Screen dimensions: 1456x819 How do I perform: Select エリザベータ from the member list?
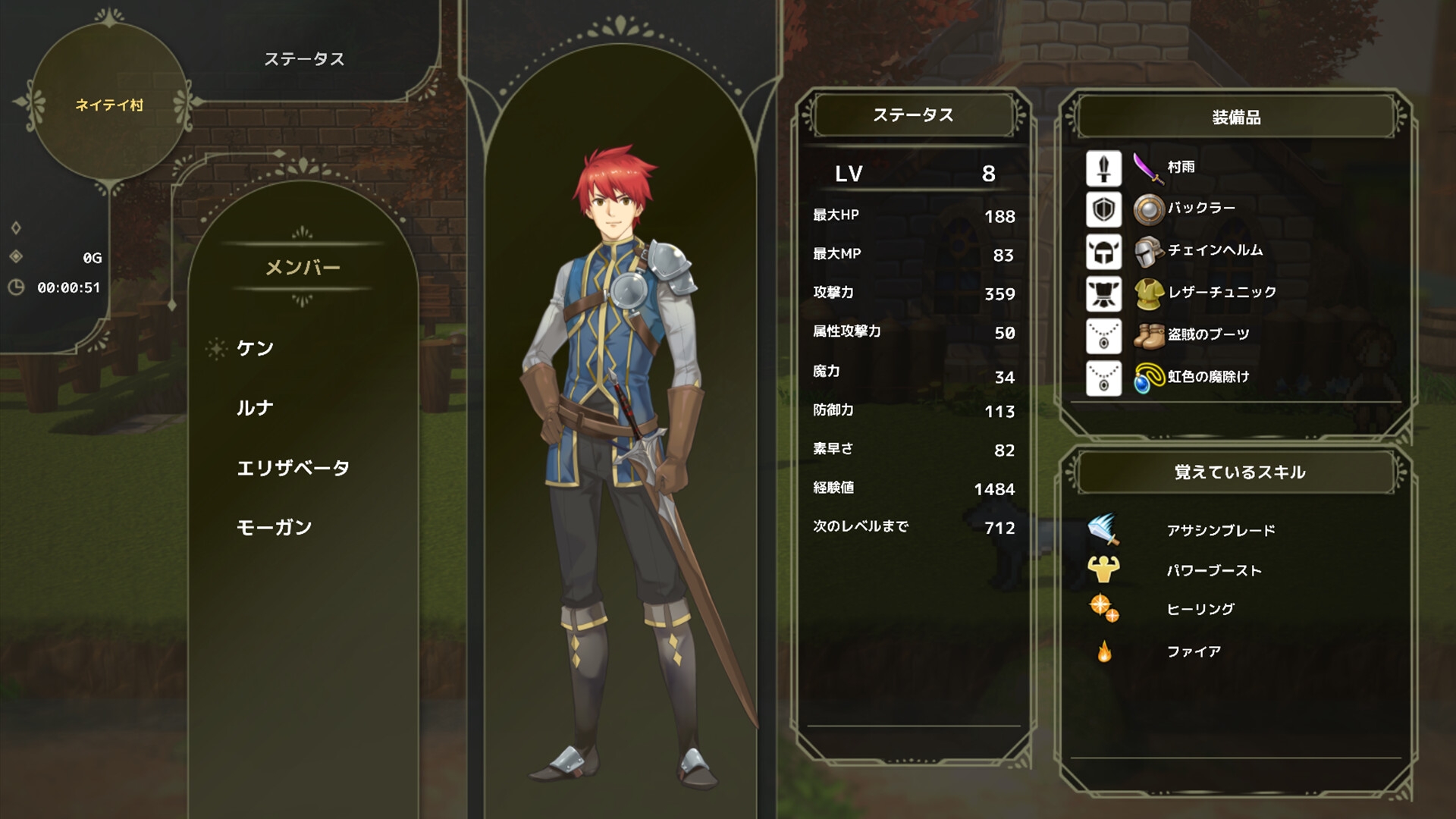pyautogui.click(x=292, y=469)
